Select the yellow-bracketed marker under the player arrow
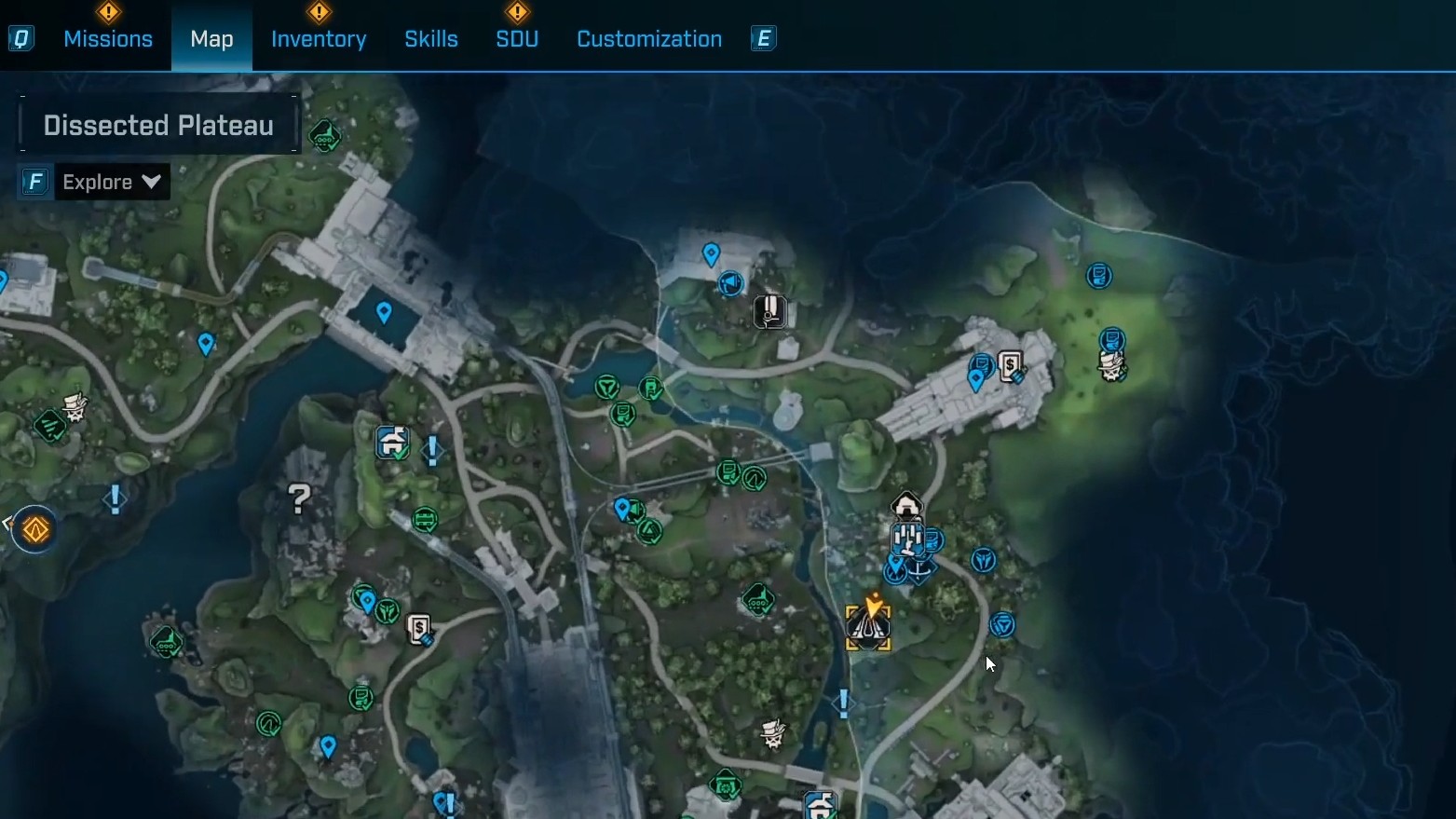Viewport: 1456px width, 819px height. [868, 629]
